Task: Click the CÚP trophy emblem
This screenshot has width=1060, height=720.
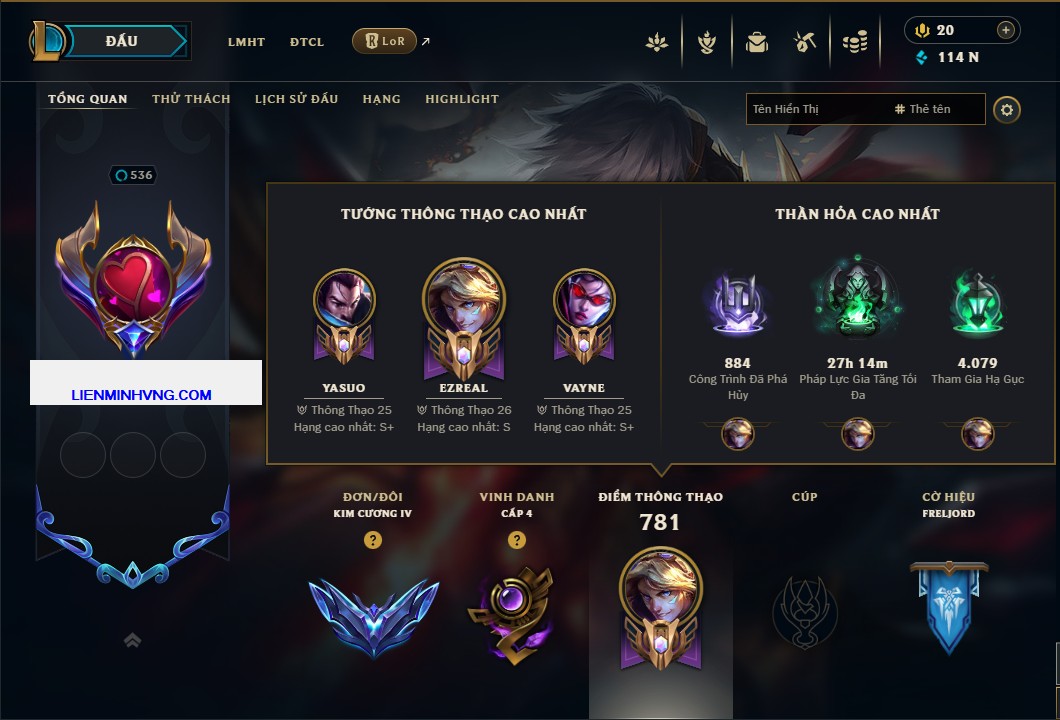Action: pos(804,610)
